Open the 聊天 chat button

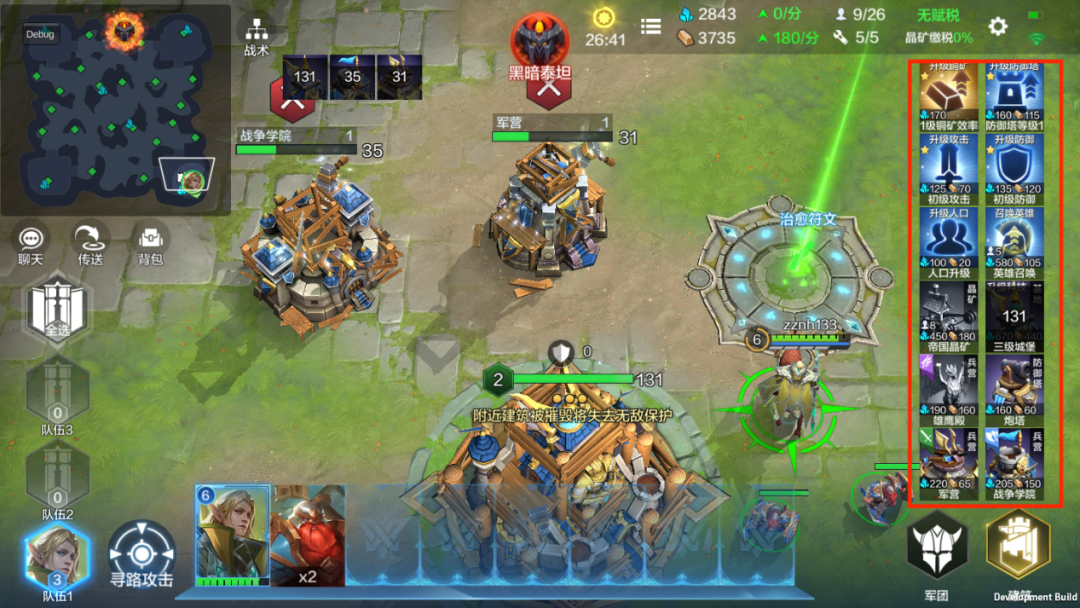32,243
